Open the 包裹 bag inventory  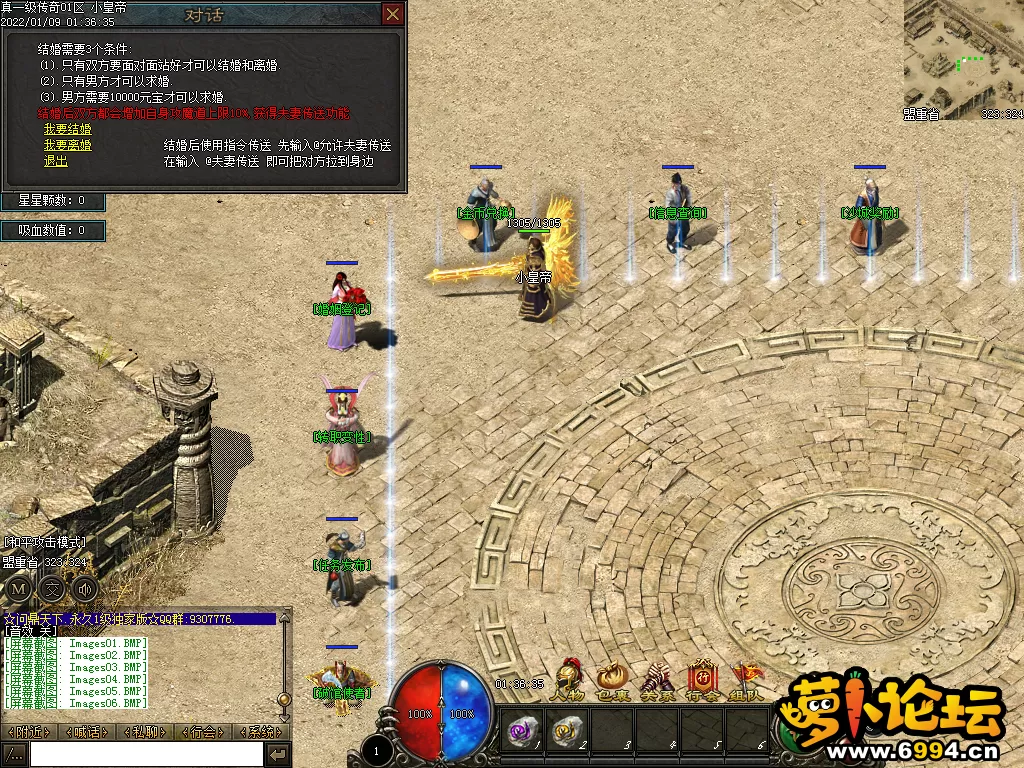tap(612, 680)
